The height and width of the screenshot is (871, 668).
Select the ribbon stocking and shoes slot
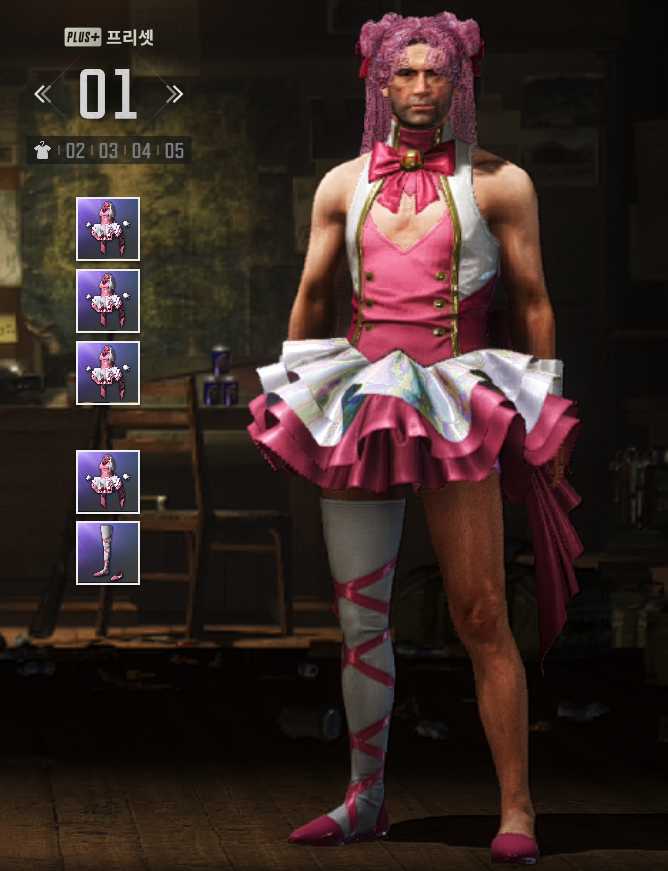108,553
